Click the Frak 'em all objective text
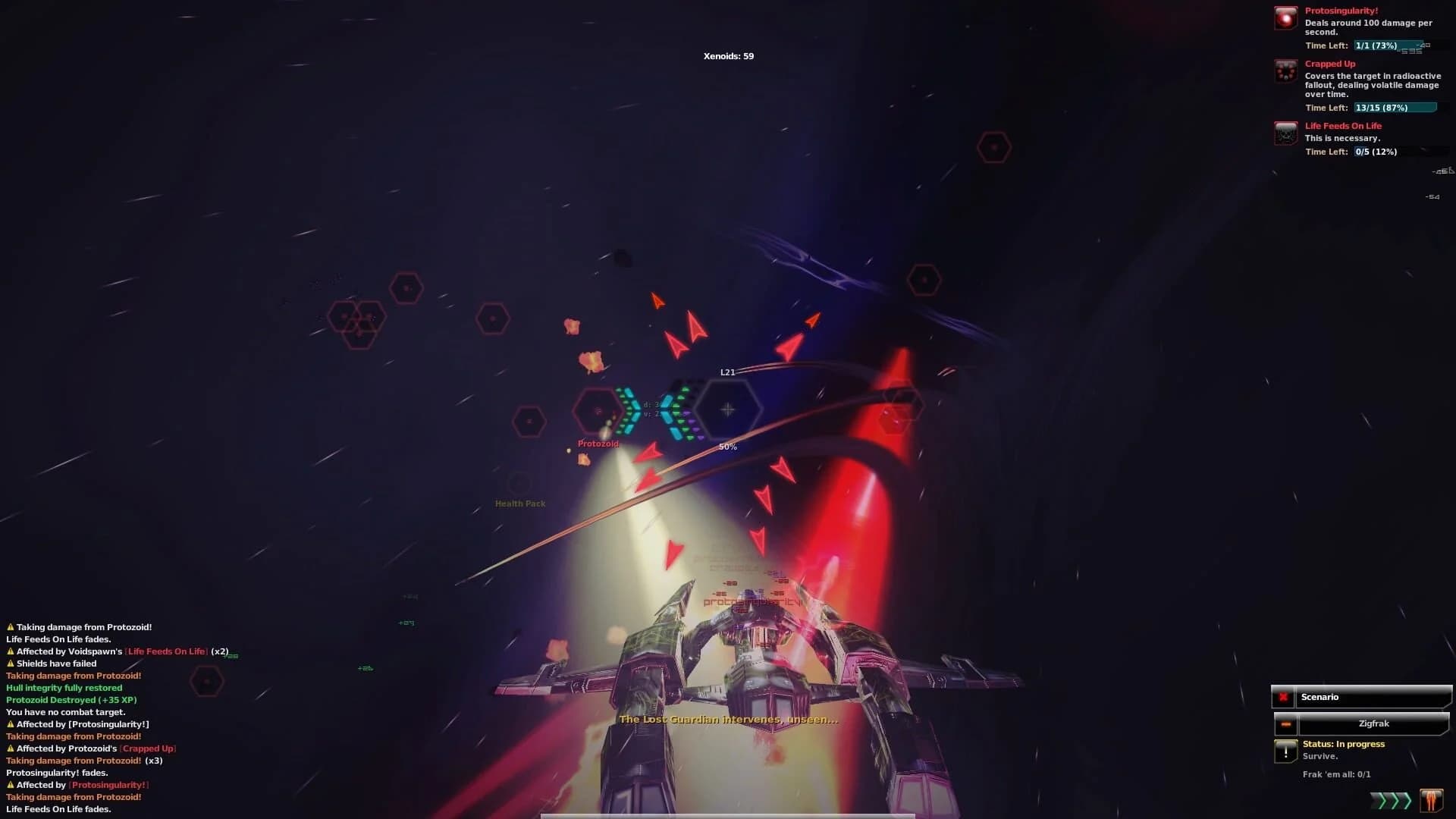 [1336, 774]
